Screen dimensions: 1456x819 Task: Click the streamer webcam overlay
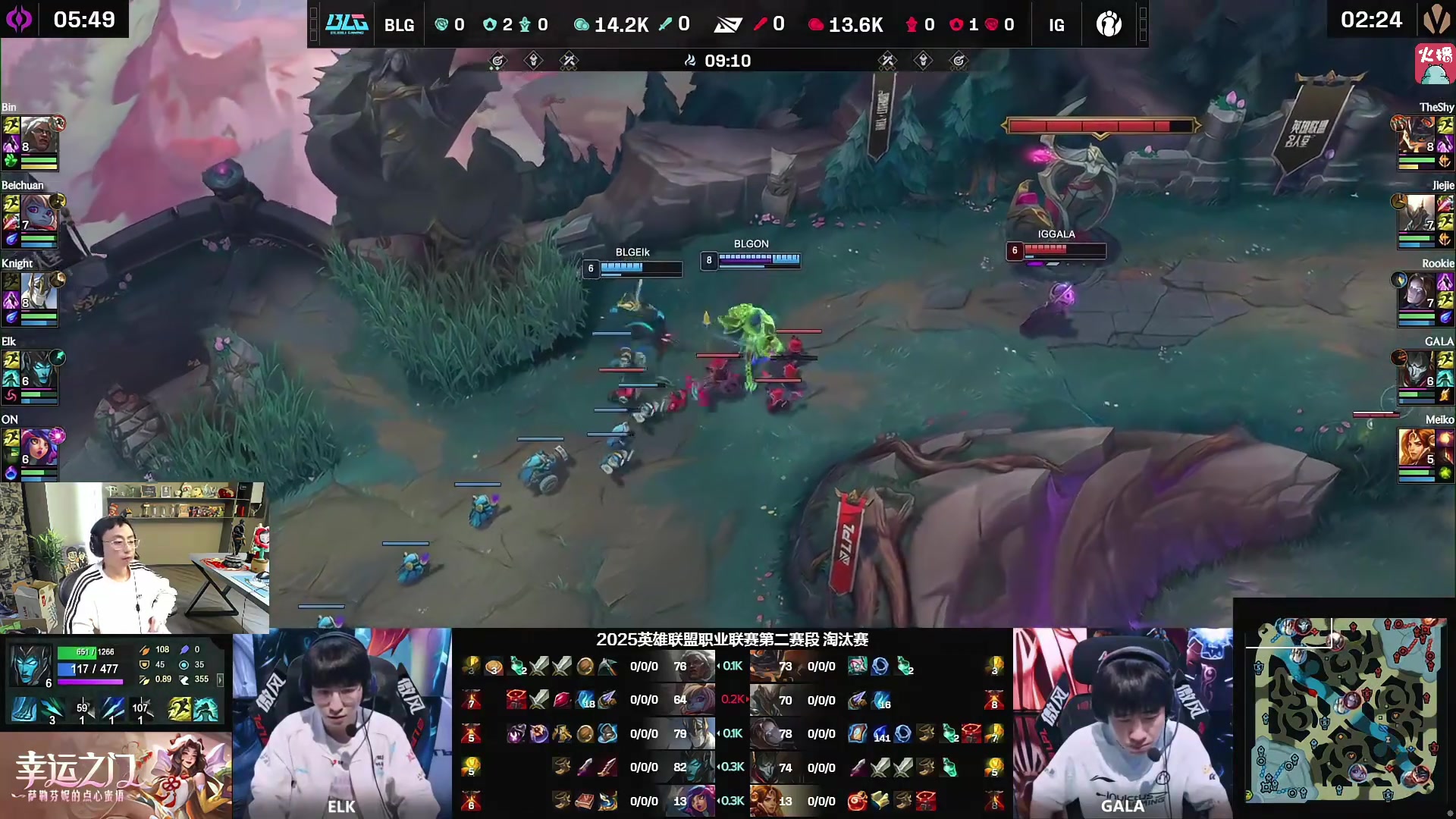[x=134, y=557]
